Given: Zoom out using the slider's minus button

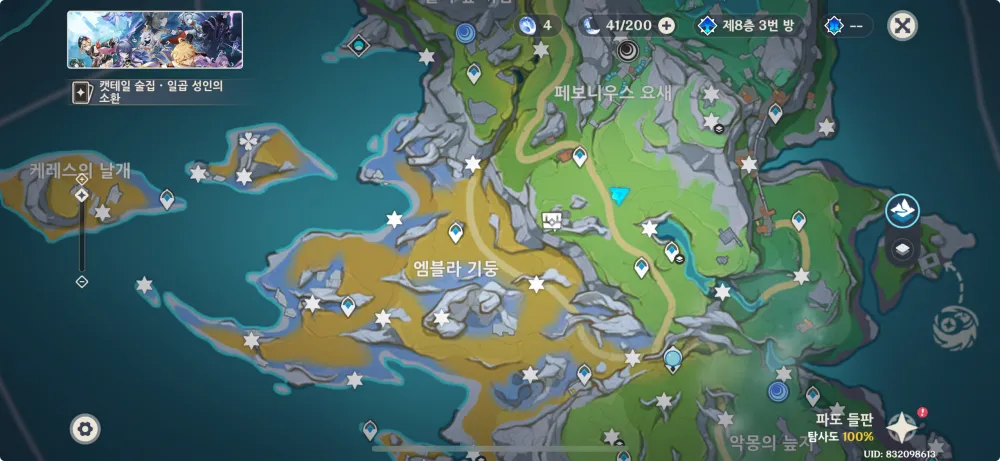Looking at the screenshot, I should [82, 282].
